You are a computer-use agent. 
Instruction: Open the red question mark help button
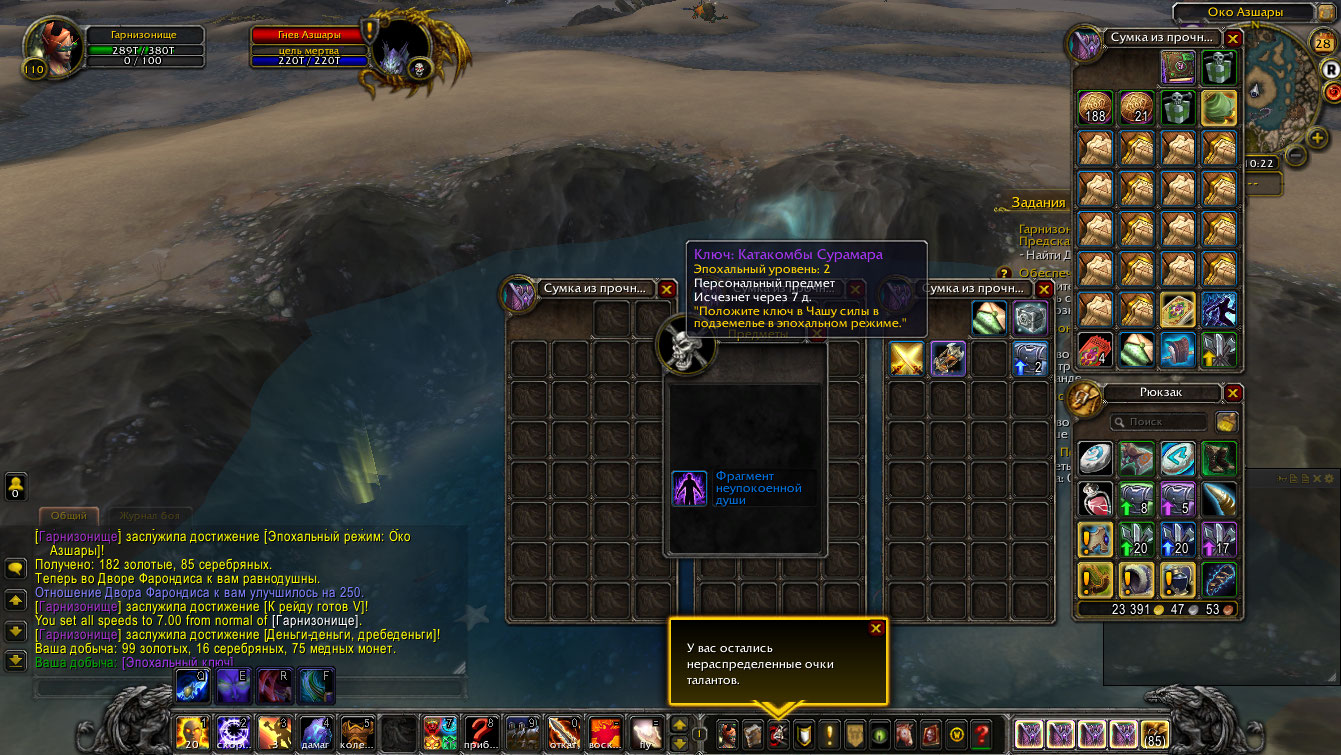pyautogui.click(x=981, y=733)
